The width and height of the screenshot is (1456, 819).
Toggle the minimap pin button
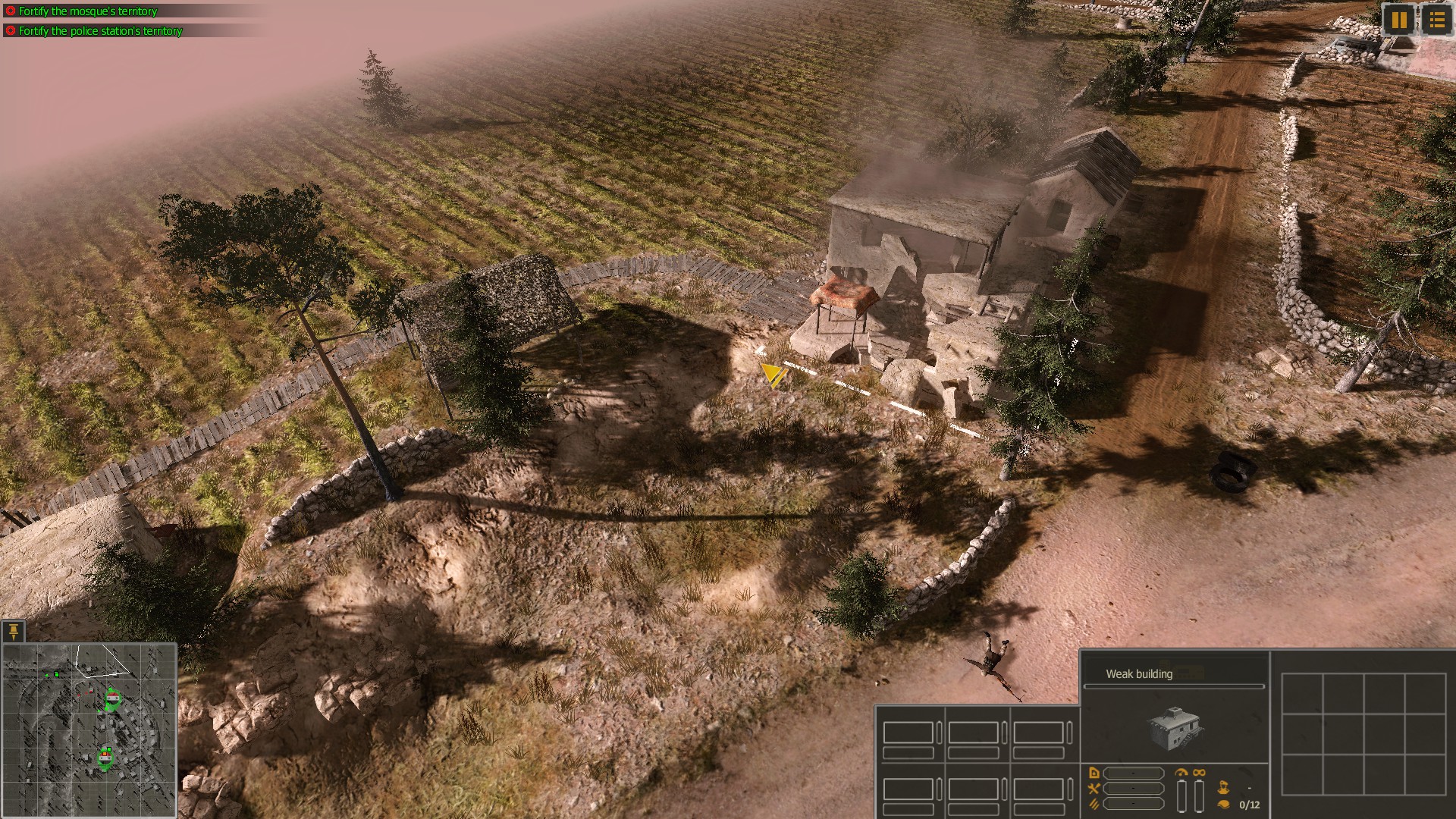coord(13,632)
